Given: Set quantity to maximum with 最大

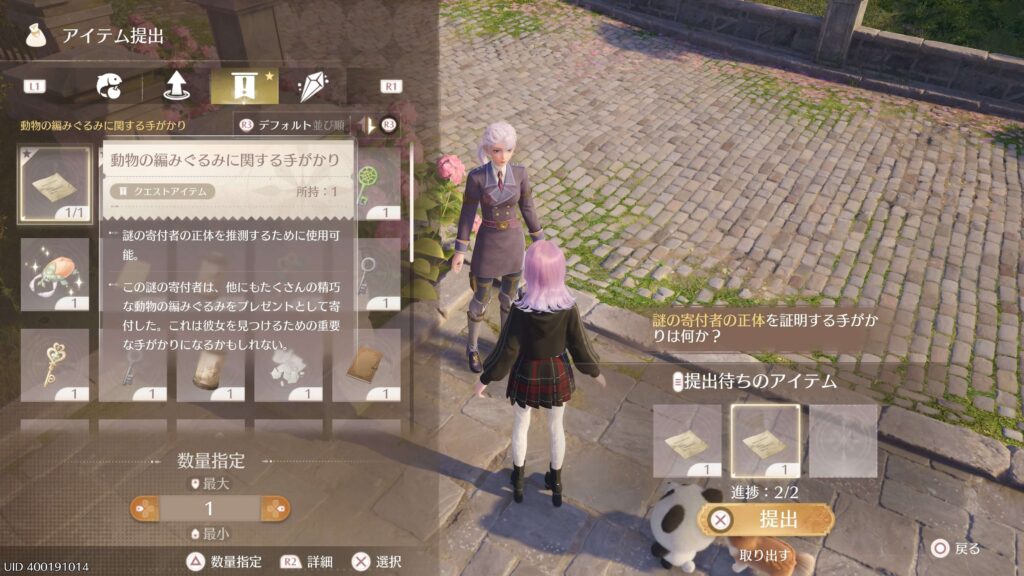Looking at the screenshot, I should click(x=210, y=484).
